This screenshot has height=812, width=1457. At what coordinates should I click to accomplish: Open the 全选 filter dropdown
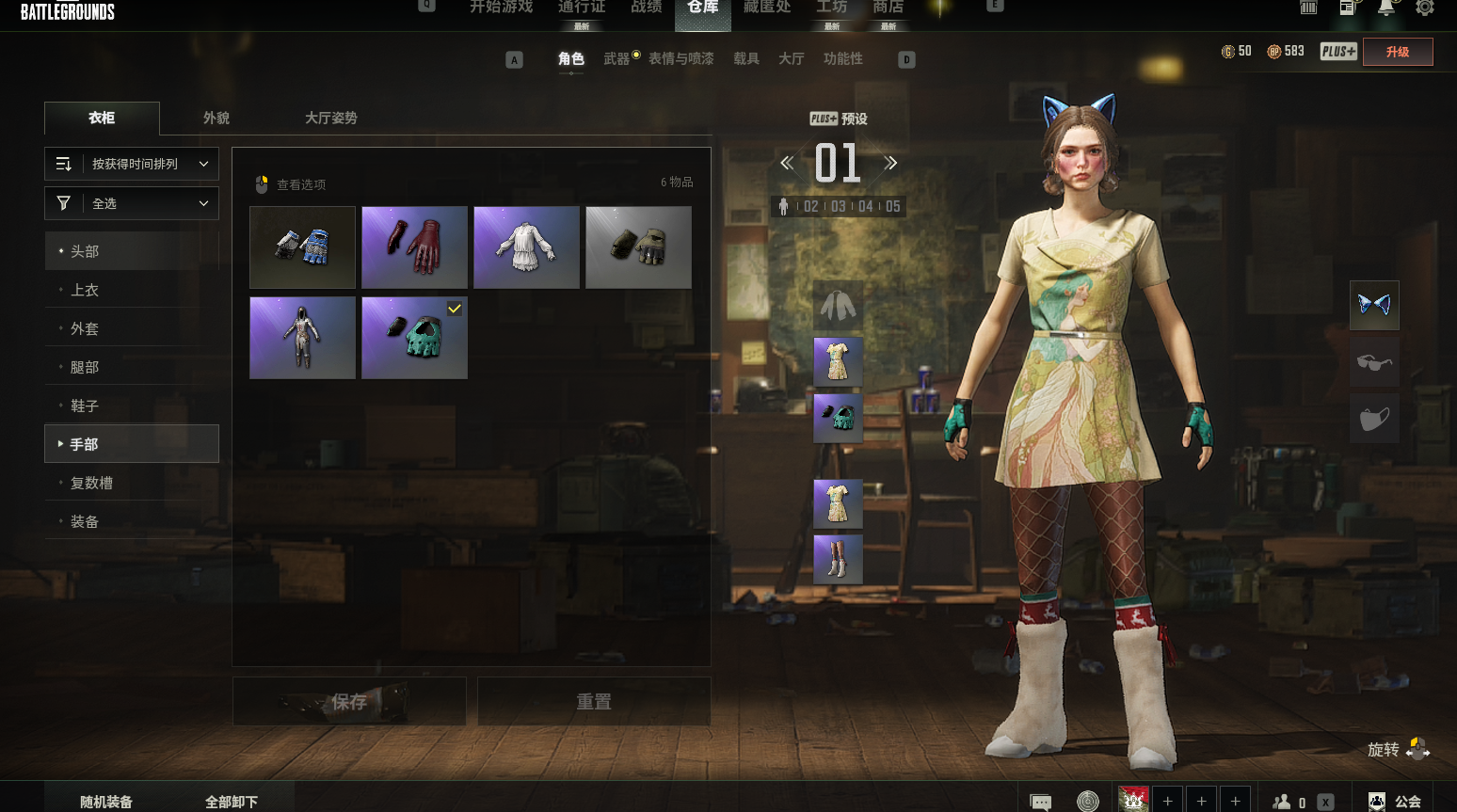coord(132,203)
